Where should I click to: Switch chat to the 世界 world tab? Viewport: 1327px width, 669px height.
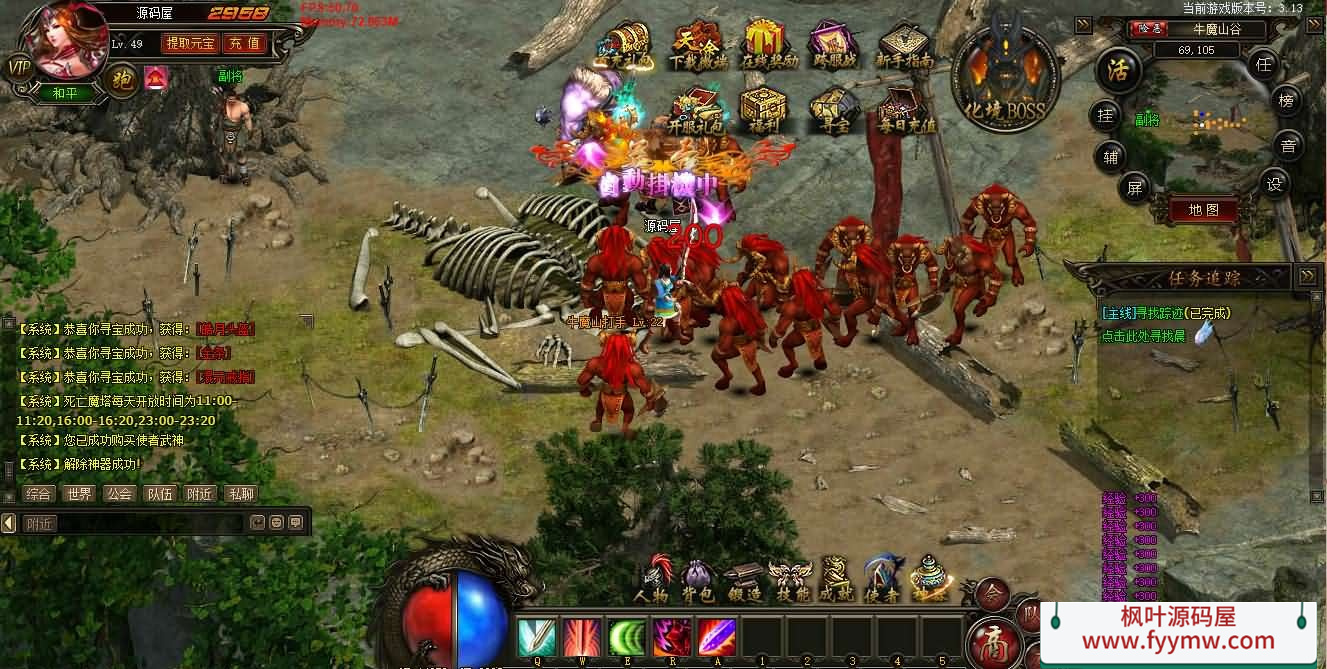(78, 493)
